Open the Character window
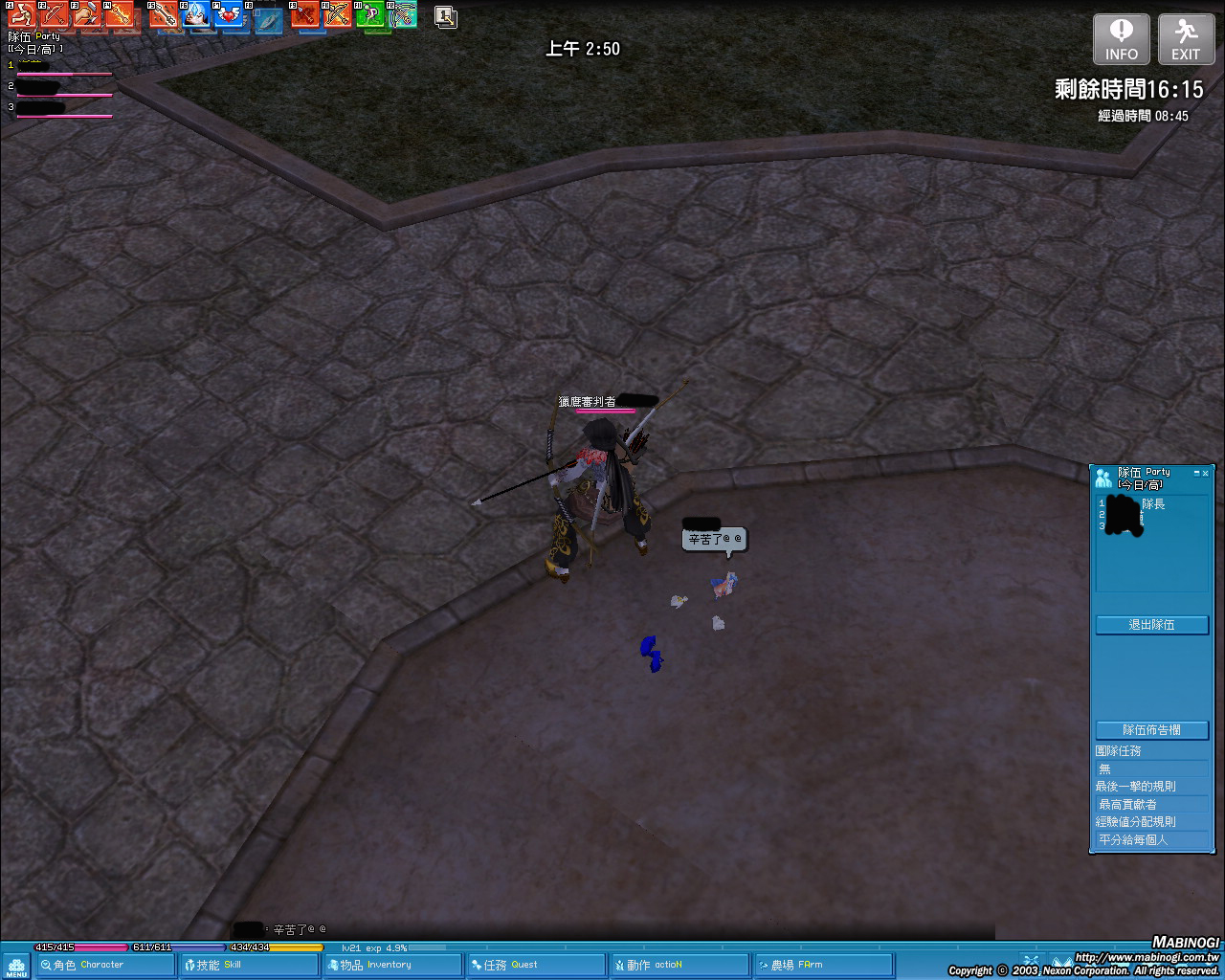 pos(105,965)
